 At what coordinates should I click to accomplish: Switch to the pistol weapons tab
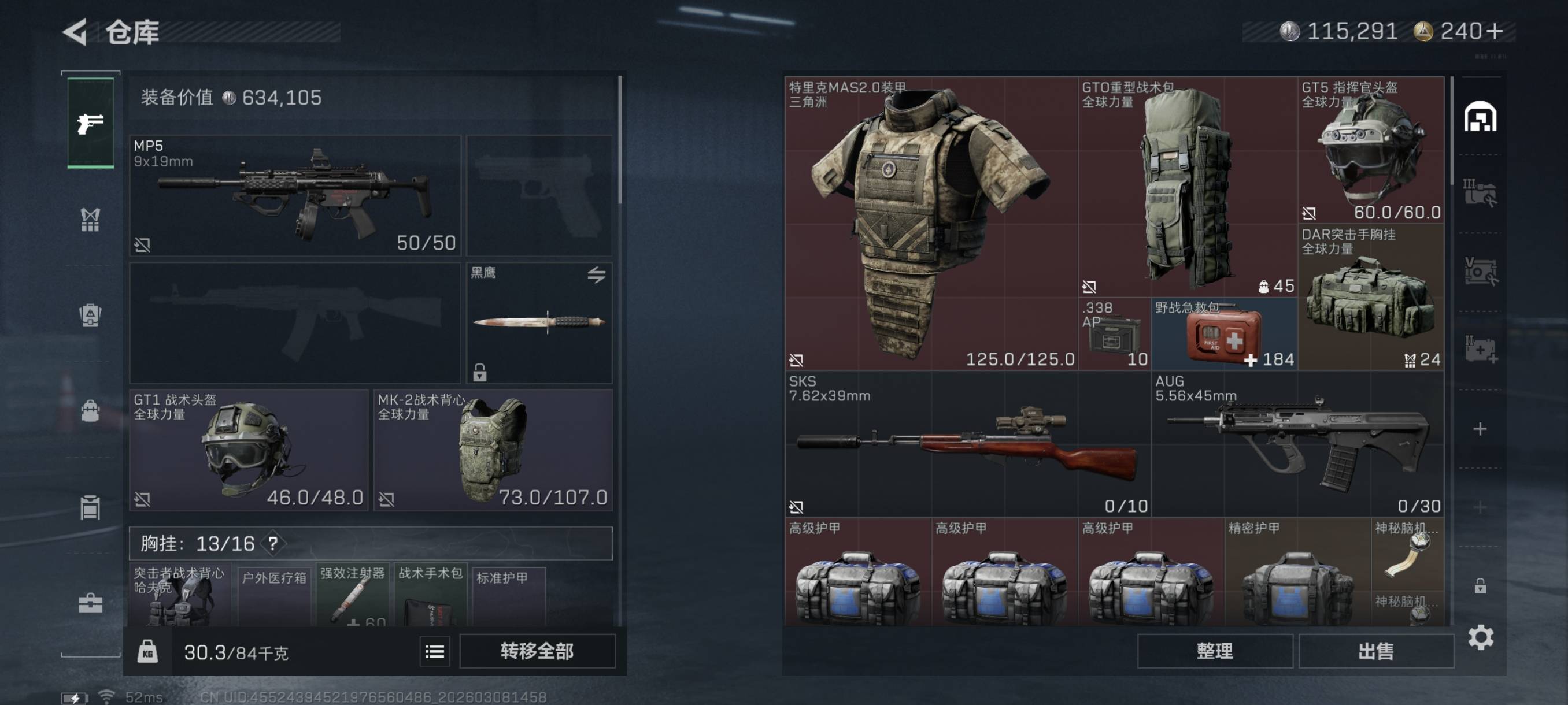click(x=90, y=124)
